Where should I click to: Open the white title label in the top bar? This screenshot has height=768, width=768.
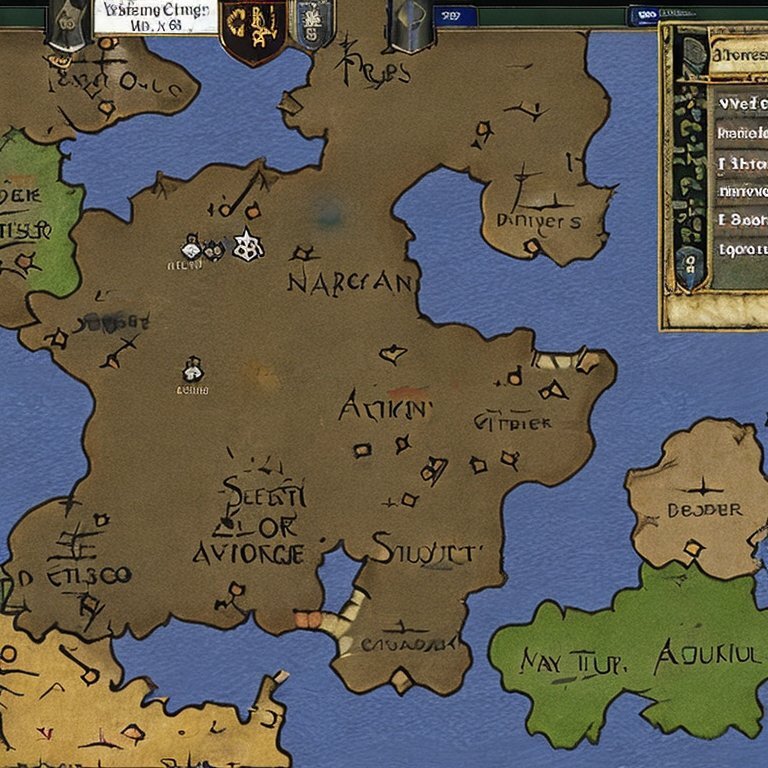pos(156,17)
